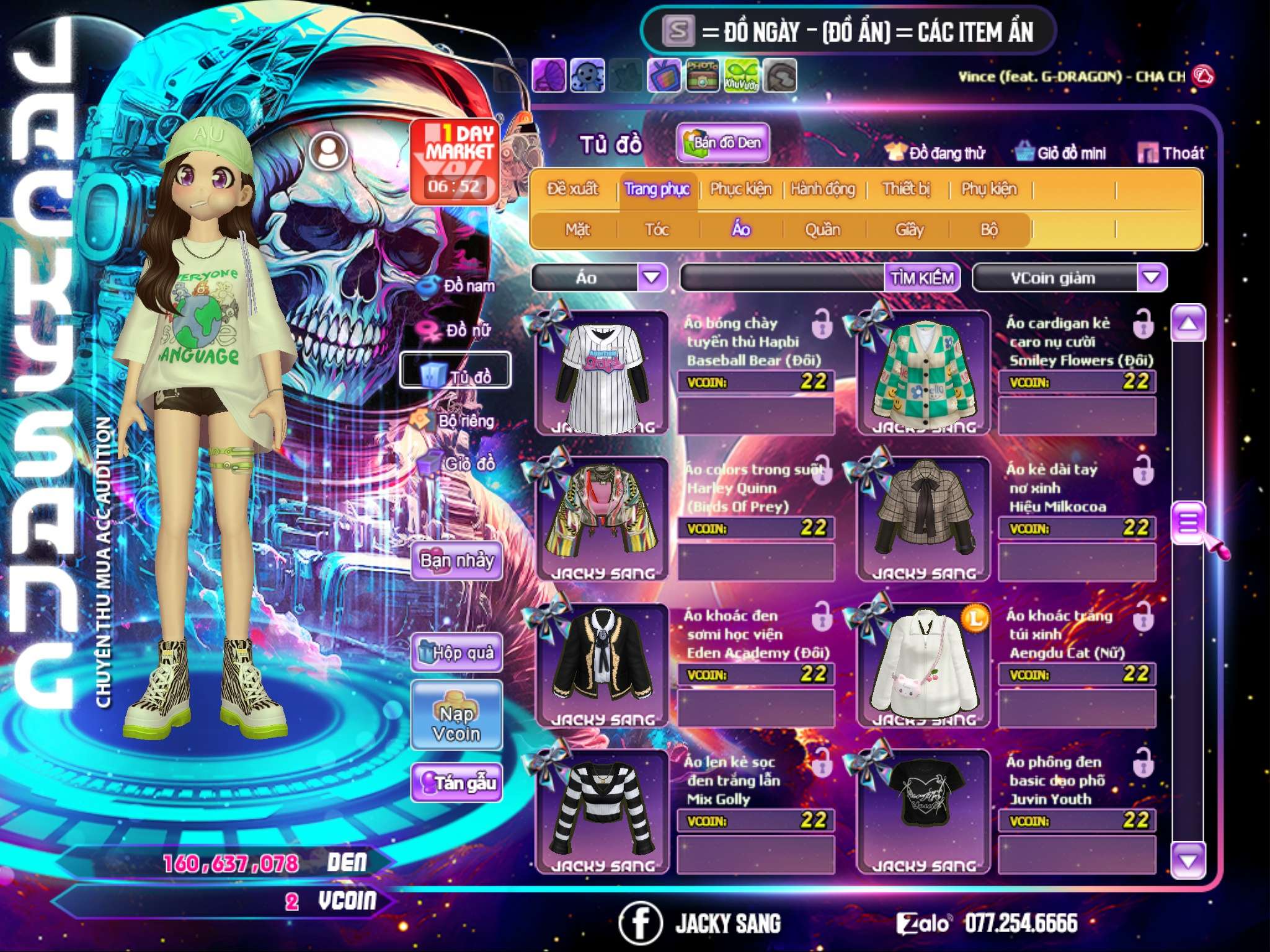Select the Tóc hair subcategory
Screen dimensions: 1270x952
click(657, 230)
